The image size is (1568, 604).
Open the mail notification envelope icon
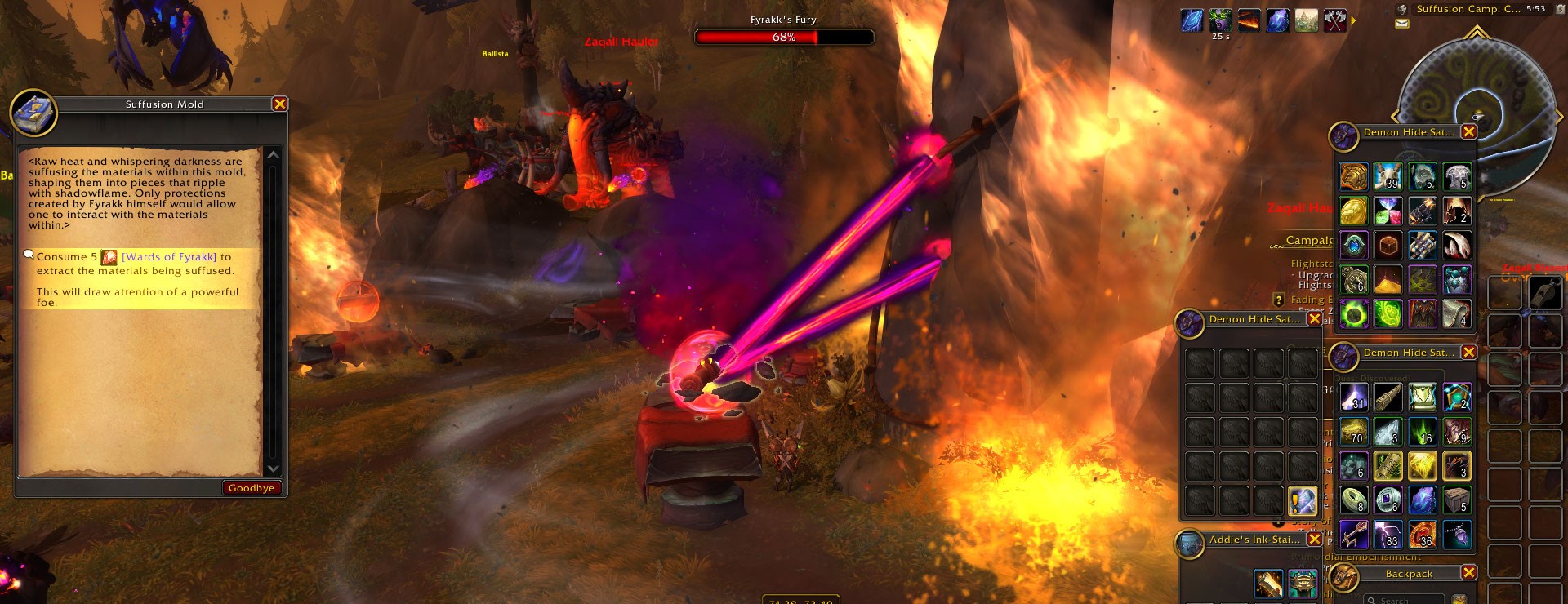click(x=1402, y=24)
